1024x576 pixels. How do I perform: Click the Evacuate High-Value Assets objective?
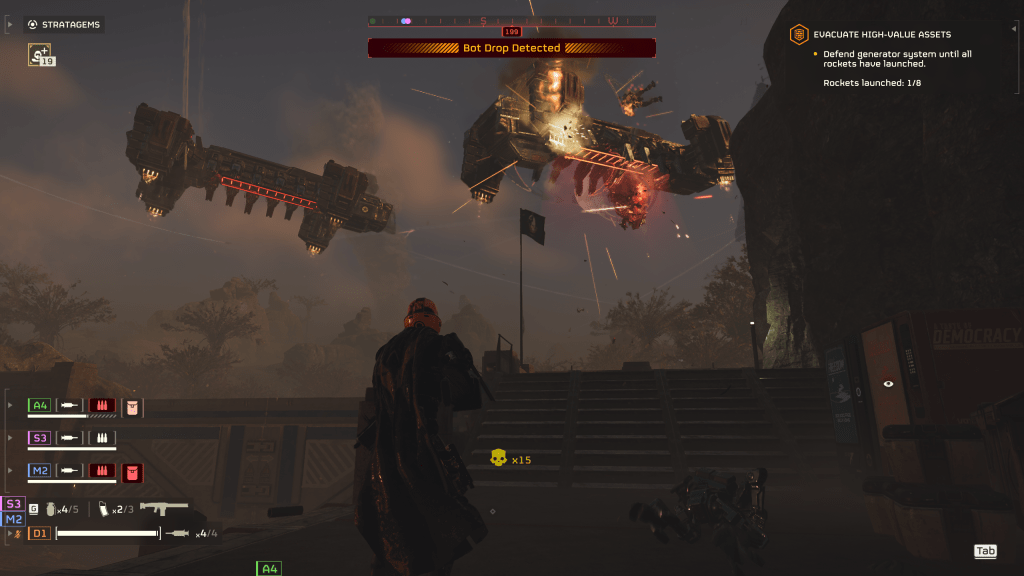click(882, 34)
